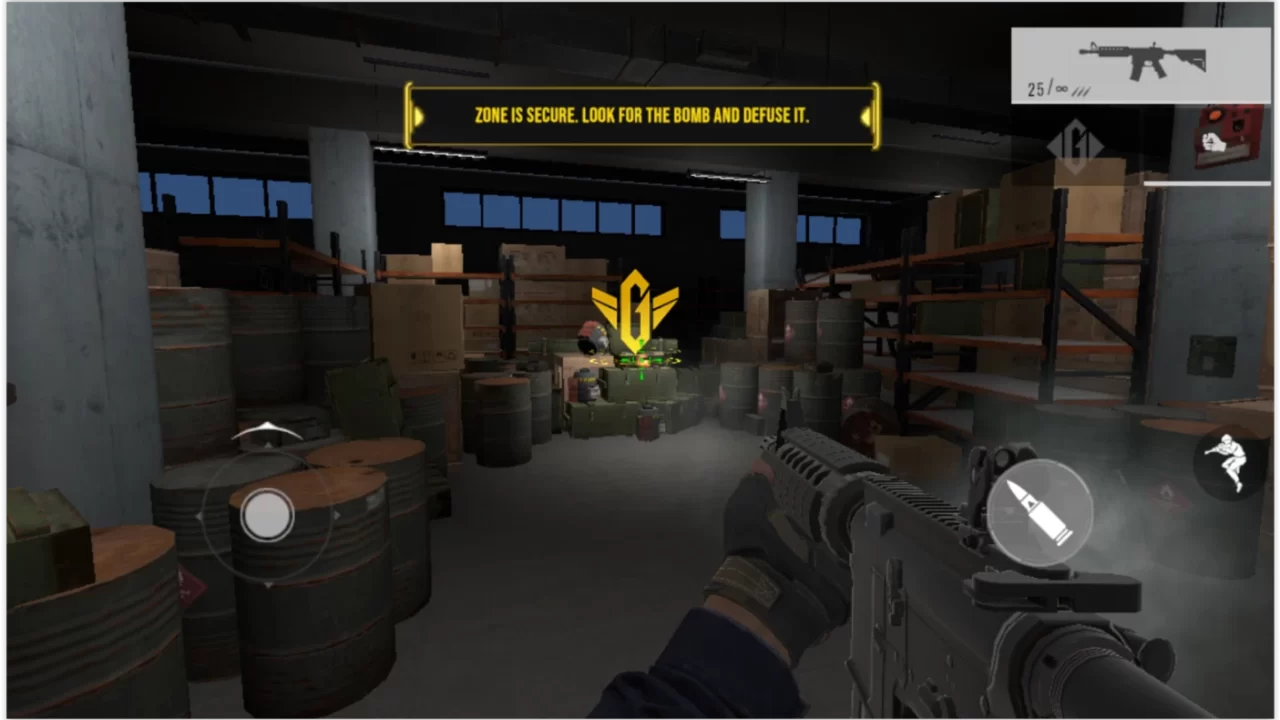Fire the weapon with the bullet button
Screen dimensions: 1280x720
(1039, 512)
